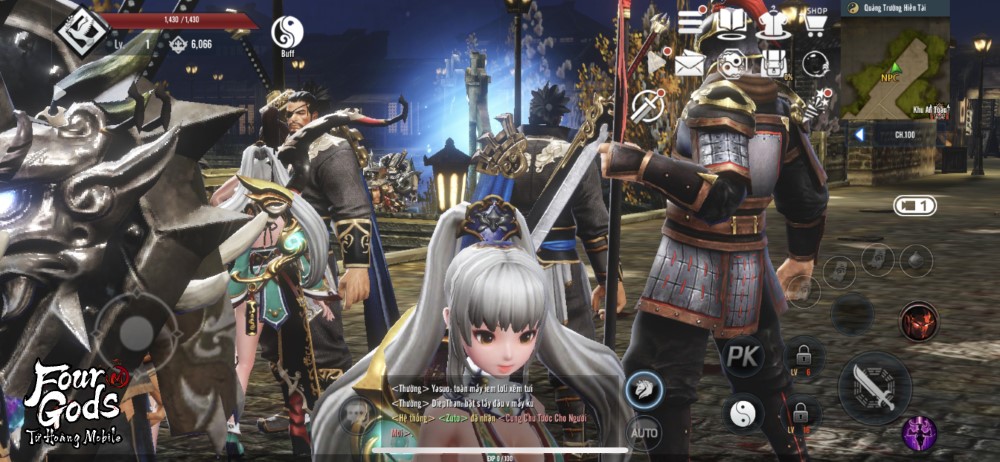Open the hamburger main menu
This screenshot has height=462, width=1000.
[692, 22]
